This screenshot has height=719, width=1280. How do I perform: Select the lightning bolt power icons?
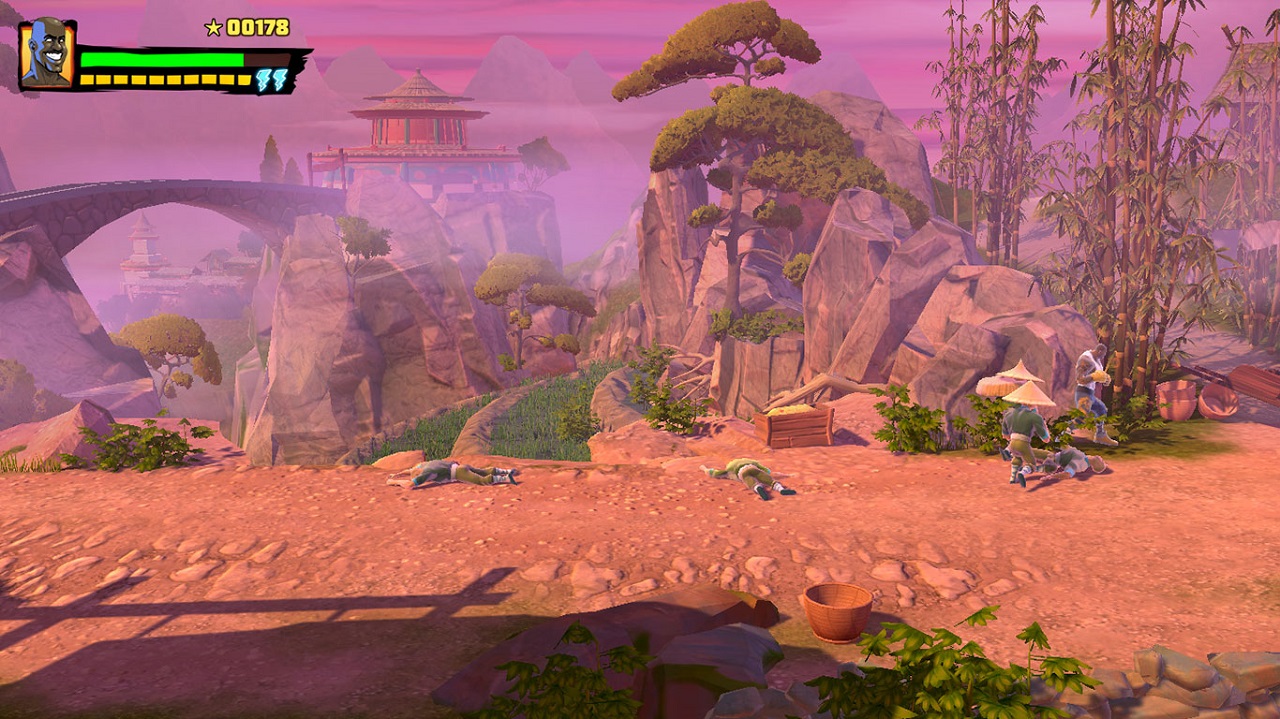click(x=270, y=80)
